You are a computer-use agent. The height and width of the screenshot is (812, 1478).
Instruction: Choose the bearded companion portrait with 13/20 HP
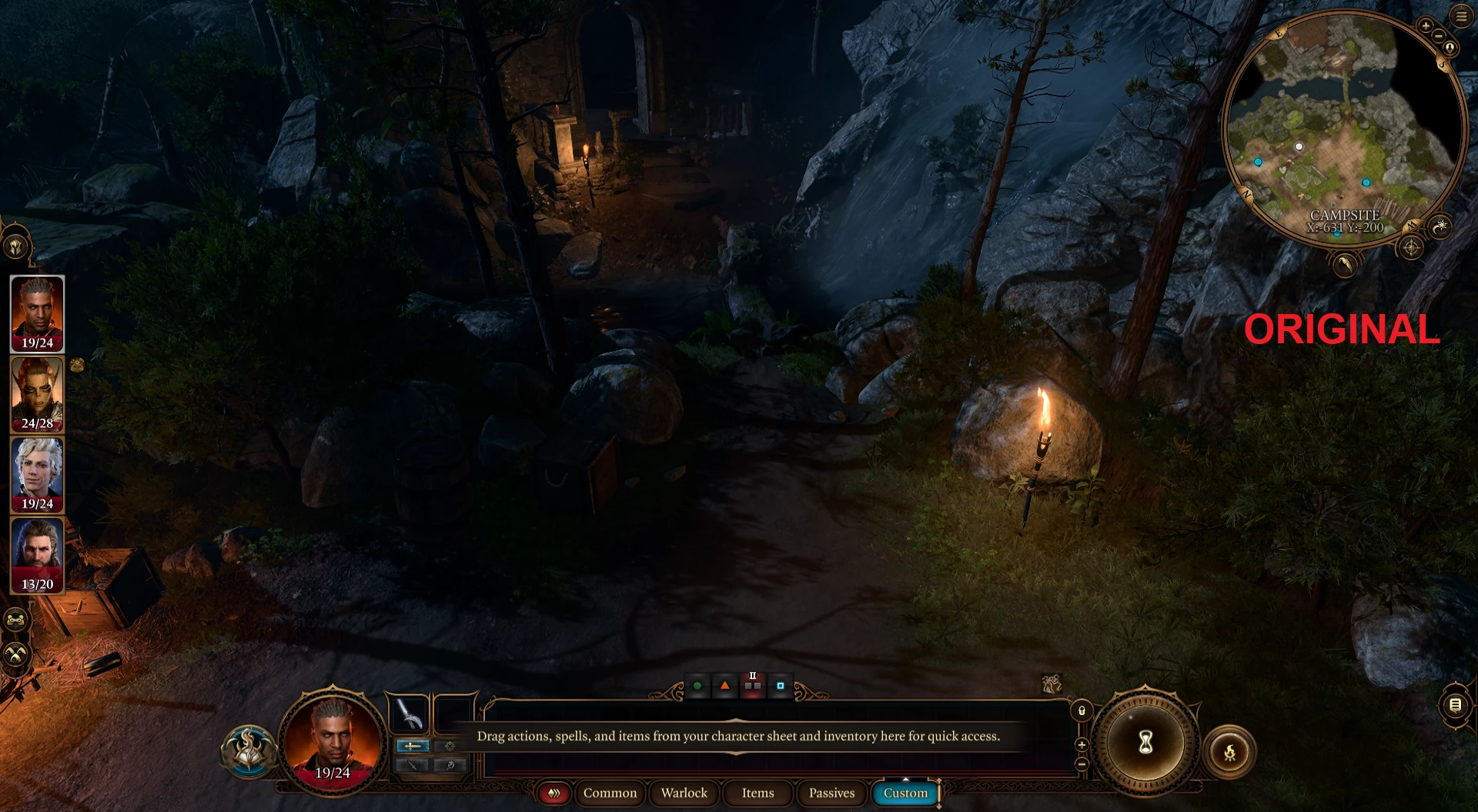point(37,555)
